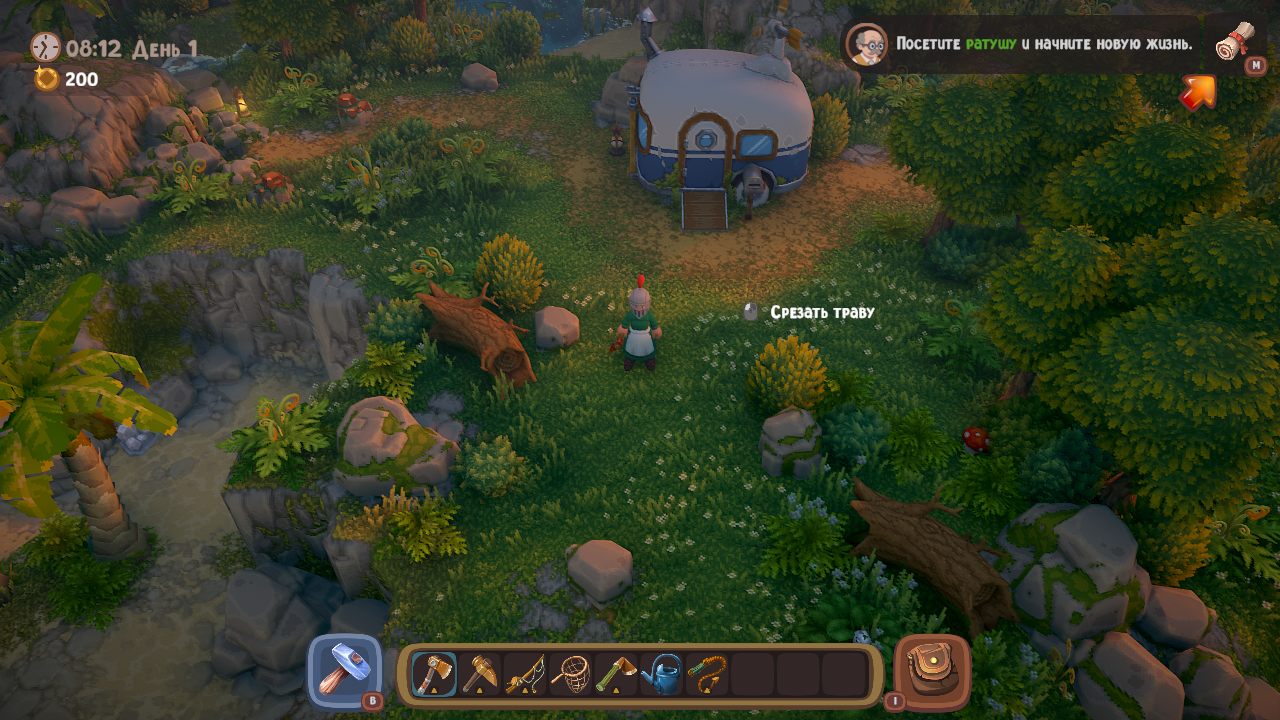Image resolution: width=1280 pixels, height=720 pixels.
Task: Pick the blue watering can
Action: tap(662, 675)
